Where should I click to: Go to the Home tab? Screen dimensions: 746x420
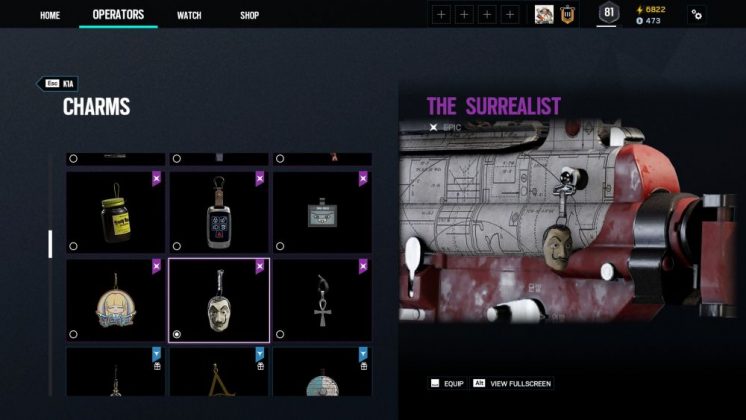50,15
